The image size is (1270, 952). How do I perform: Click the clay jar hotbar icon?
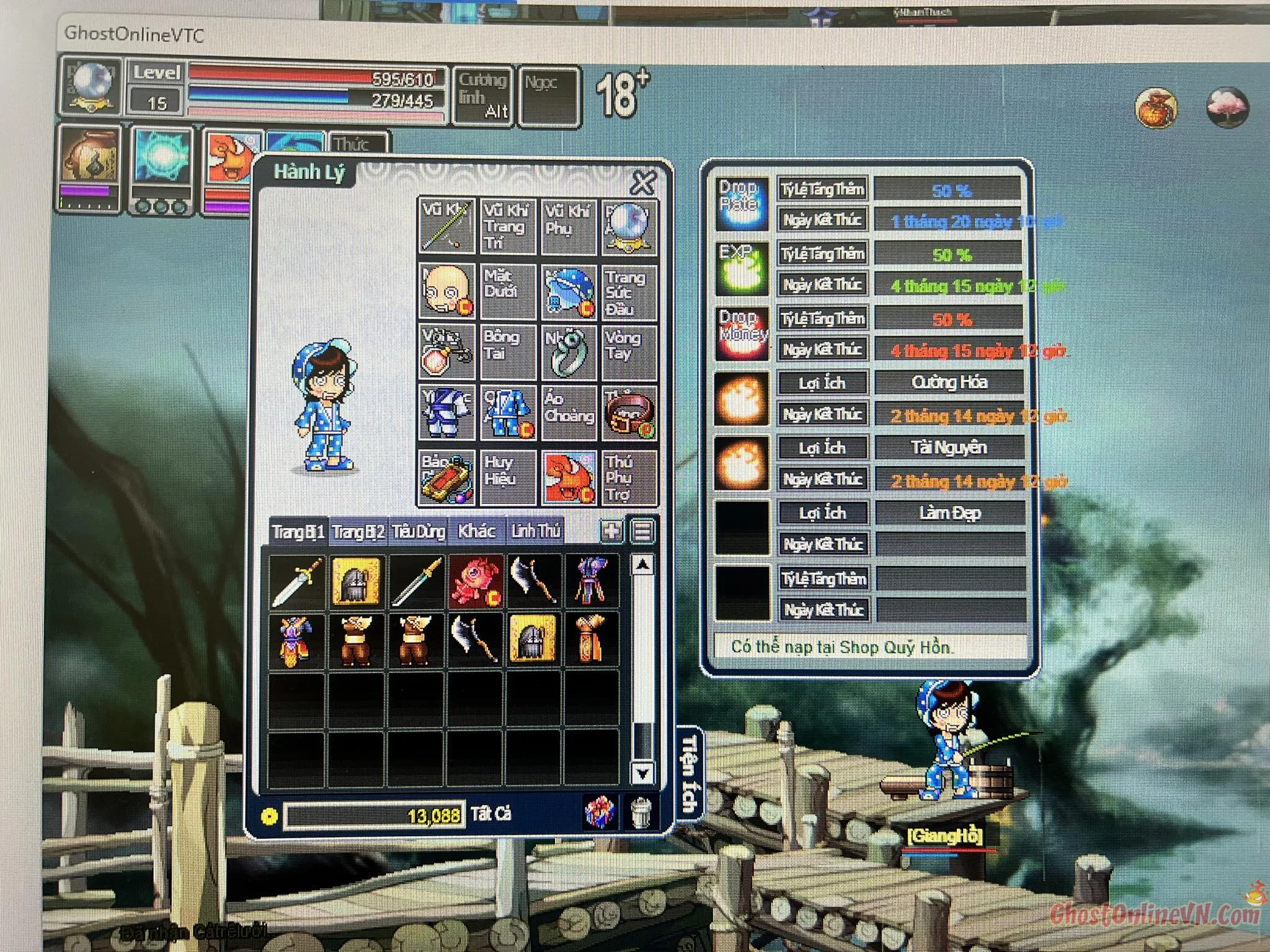91,157
